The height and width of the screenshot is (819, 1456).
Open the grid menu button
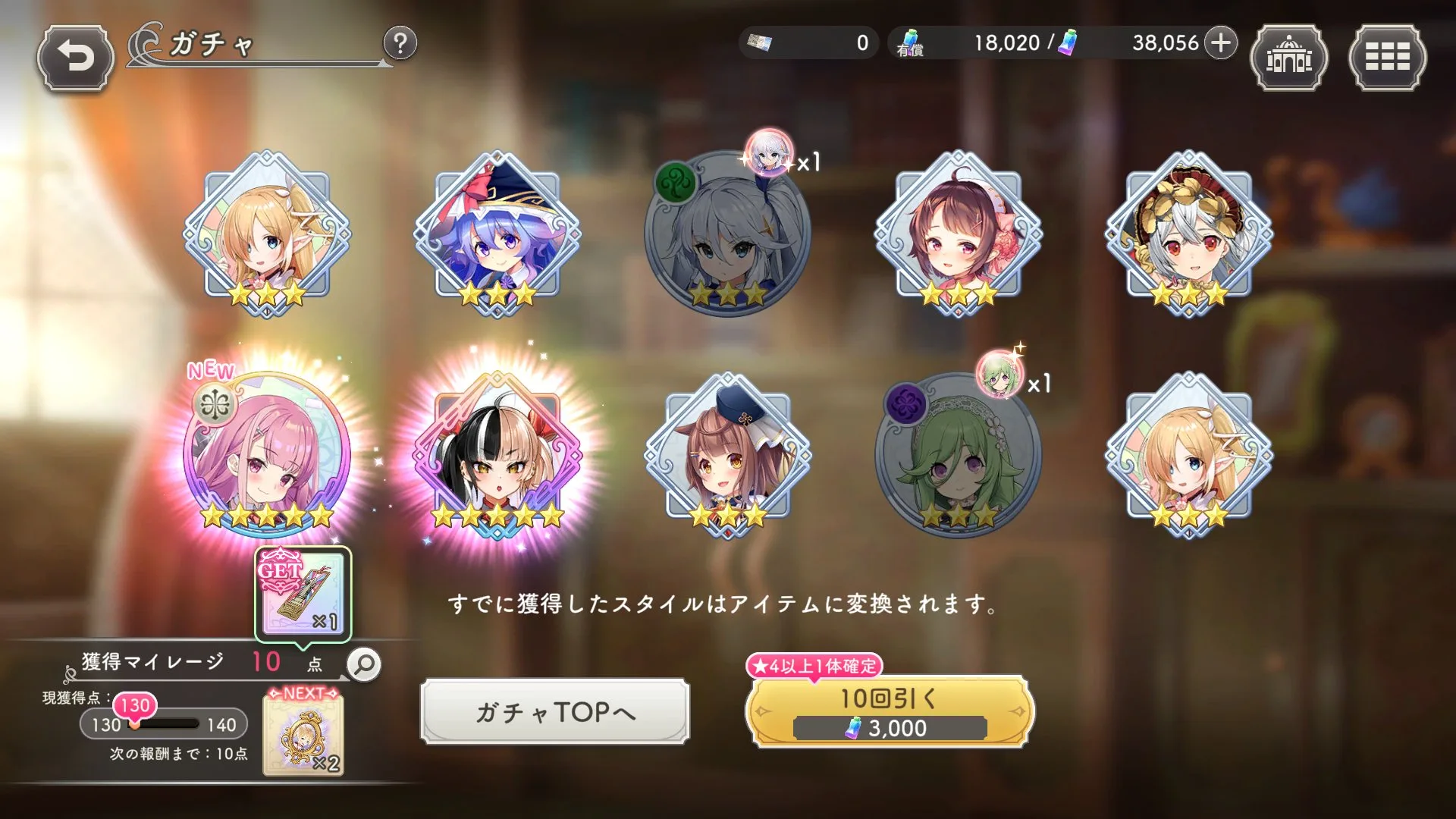pyautogui.click(x=1387, y=58)
